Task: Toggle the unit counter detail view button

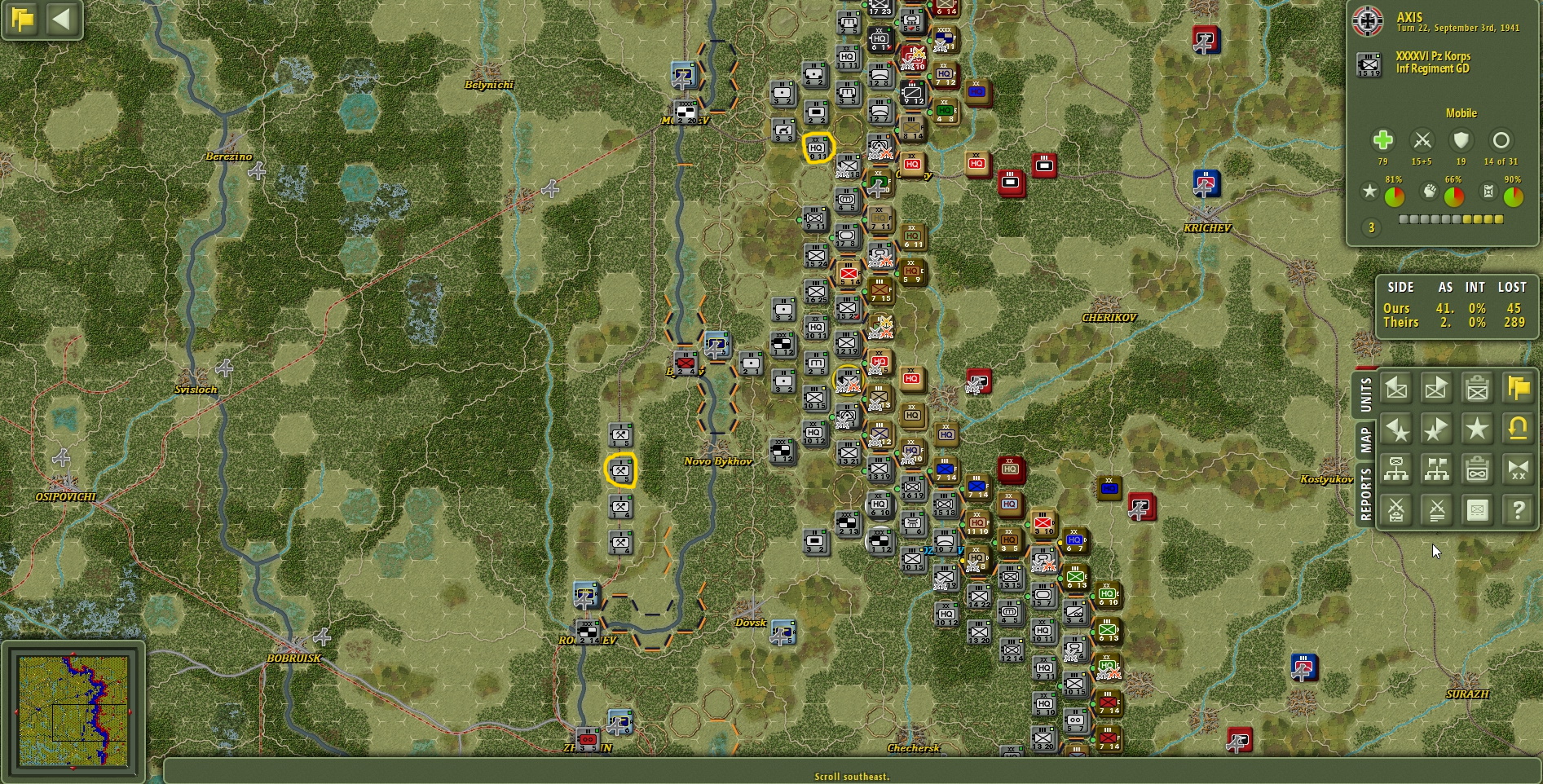Action: (x=1477, y=509)
